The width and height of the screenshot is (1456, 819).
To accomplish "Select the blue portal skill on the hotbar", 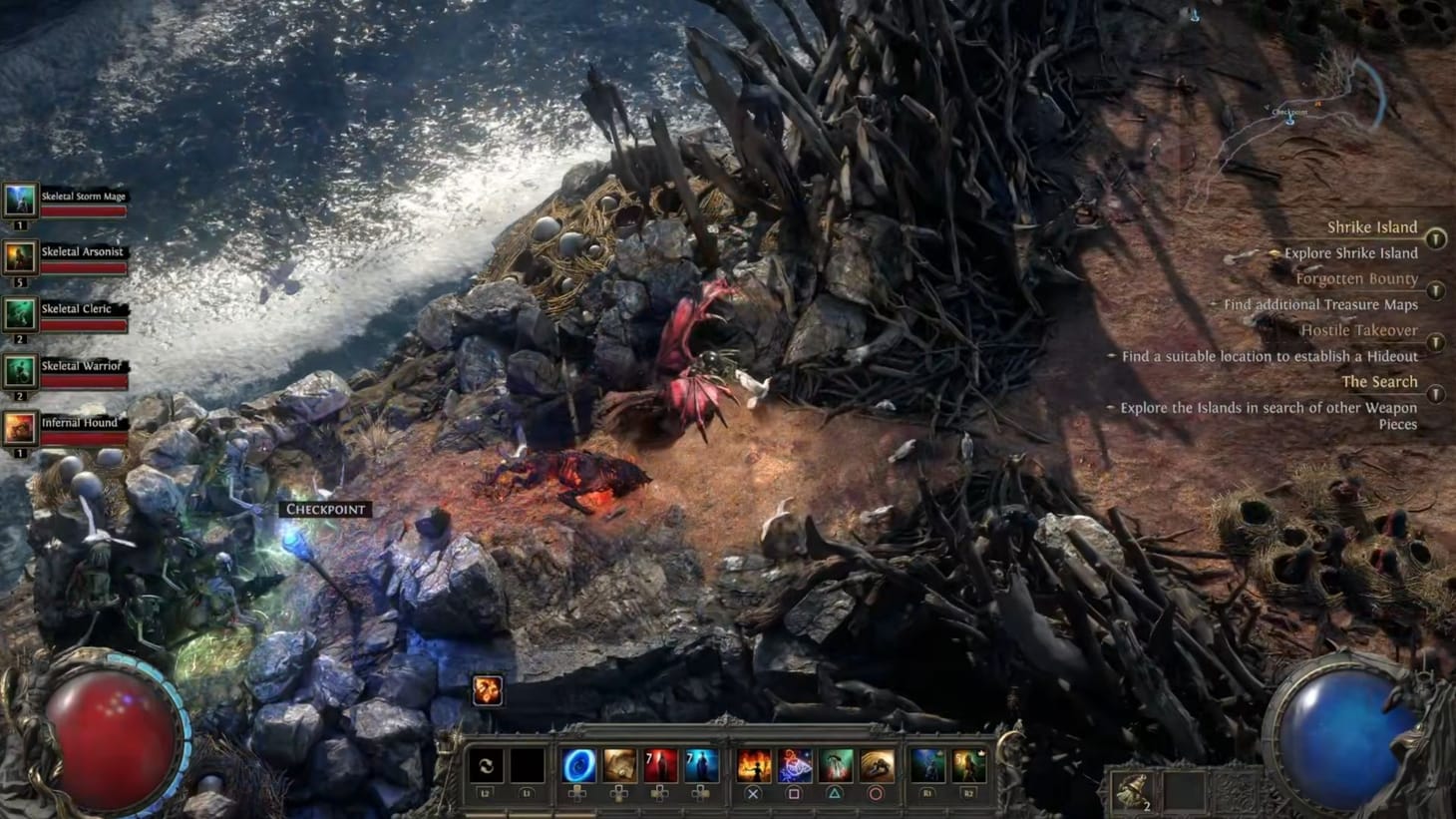I will click(580, 764).
